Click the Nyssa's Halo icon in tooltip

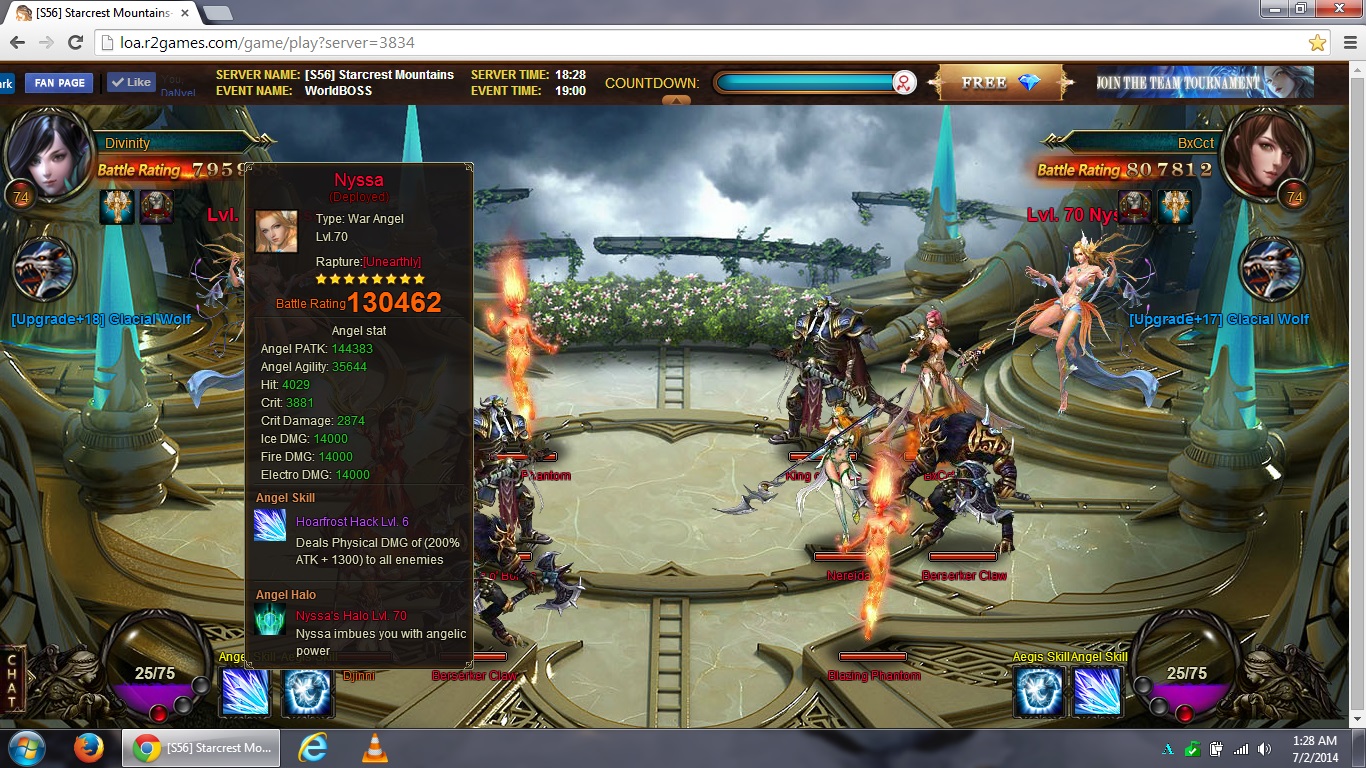click(x=270, y=619)
